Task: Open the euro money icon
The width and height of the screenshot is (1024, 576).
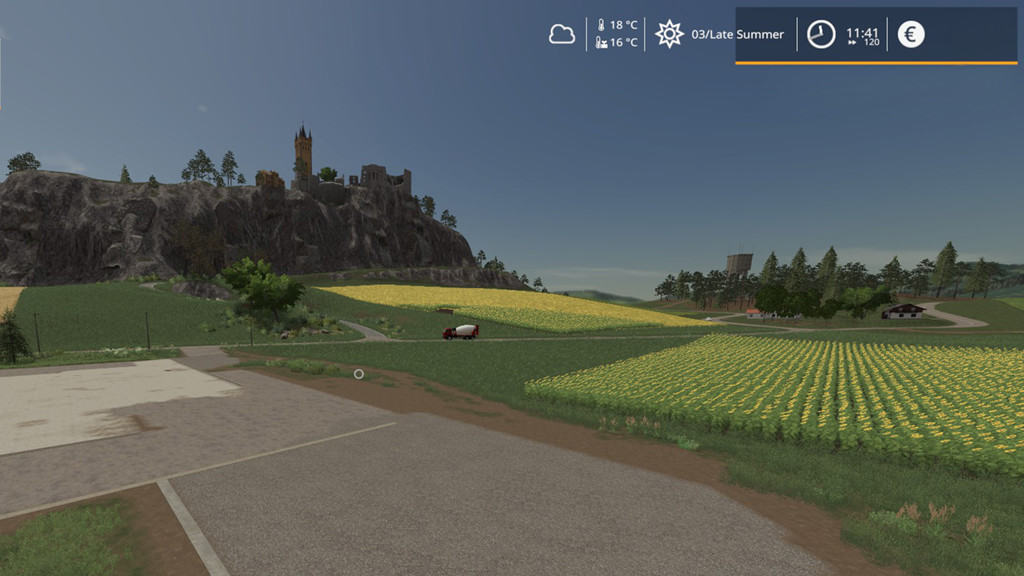Action: coord(910,34)
